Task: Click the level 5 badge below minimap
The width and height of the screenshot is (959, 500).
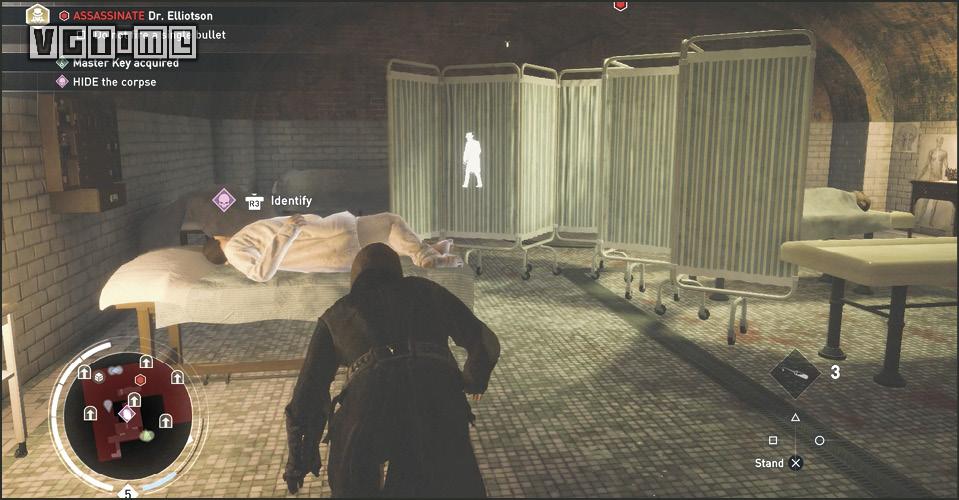Action: click(x=127, y=493)
